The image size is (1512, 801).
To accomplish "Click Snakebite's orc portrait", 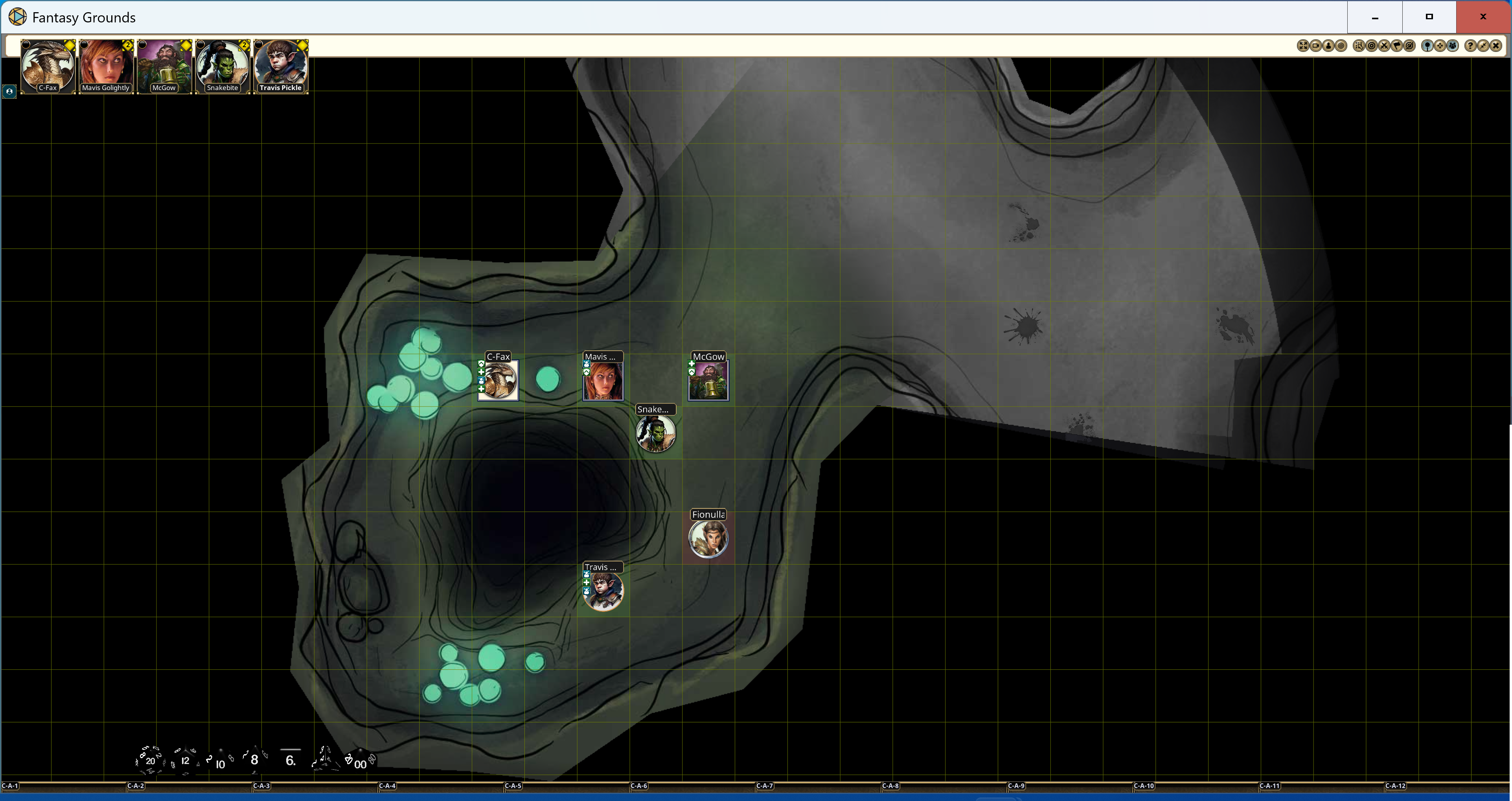I will click(x=223, y=65).
